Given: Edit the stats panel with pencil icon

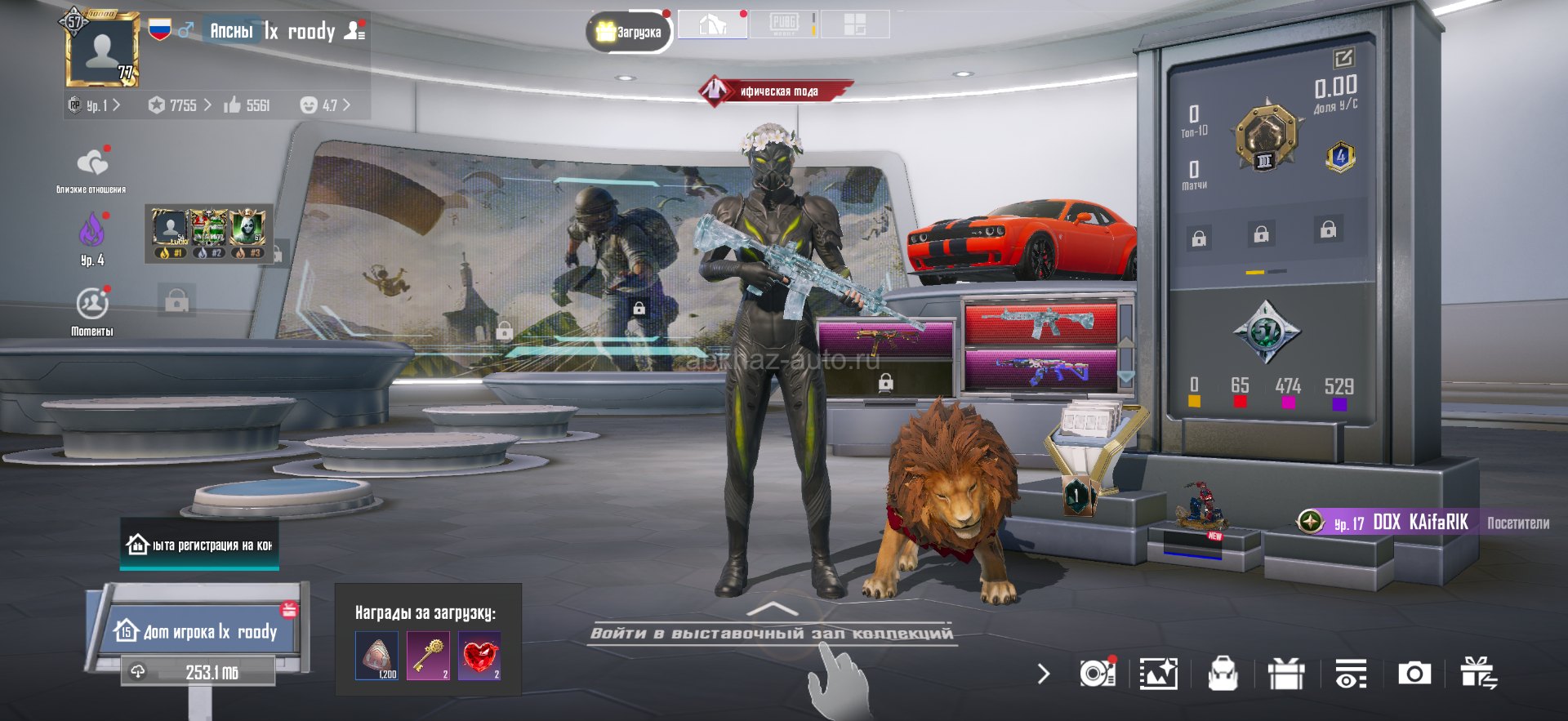Looking at the screenshot, I should (x=1343, y=58).
